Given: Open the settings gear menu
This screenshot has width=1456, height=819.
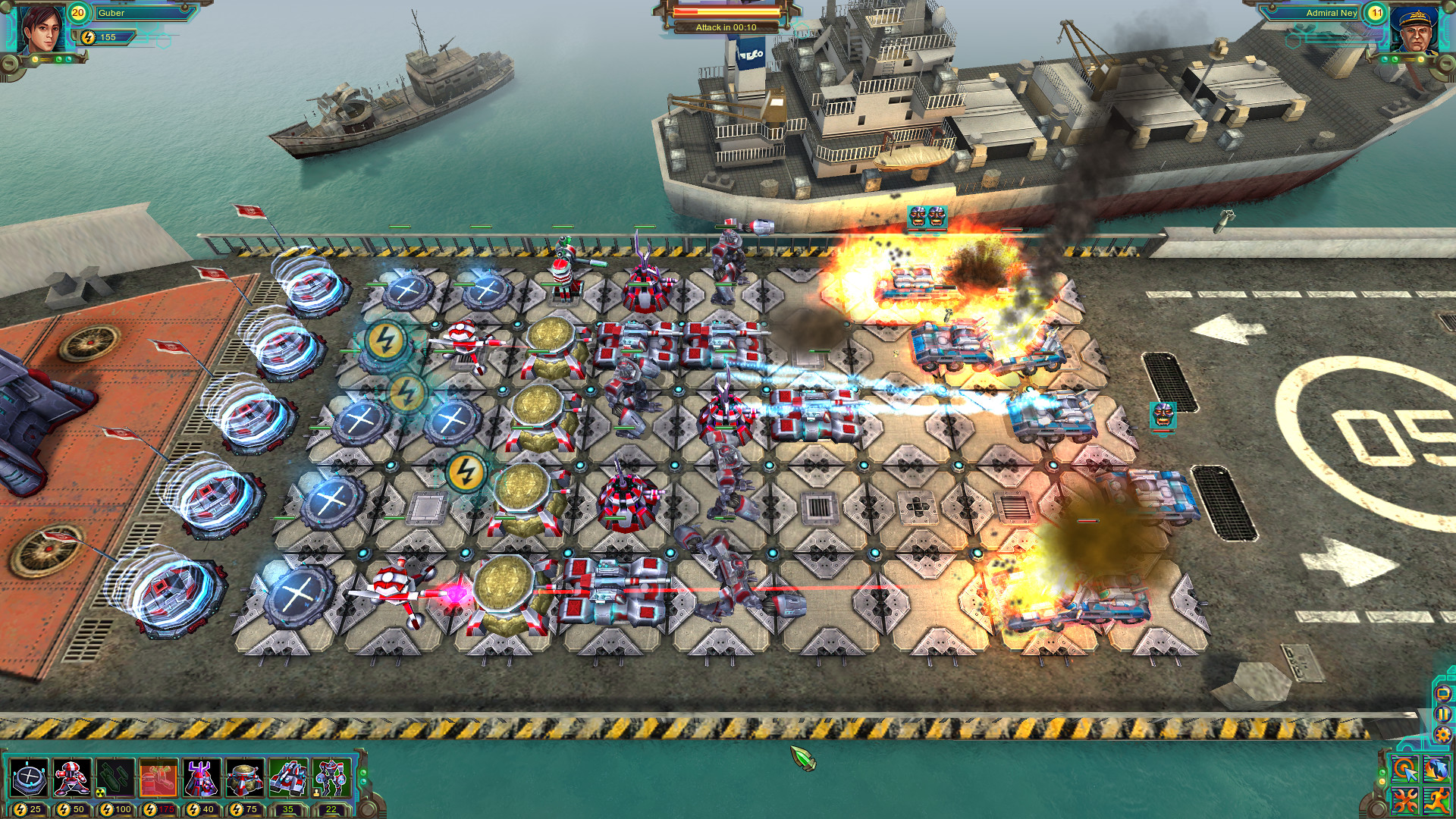Looking at the screenshot, I should pos(1442,733).
